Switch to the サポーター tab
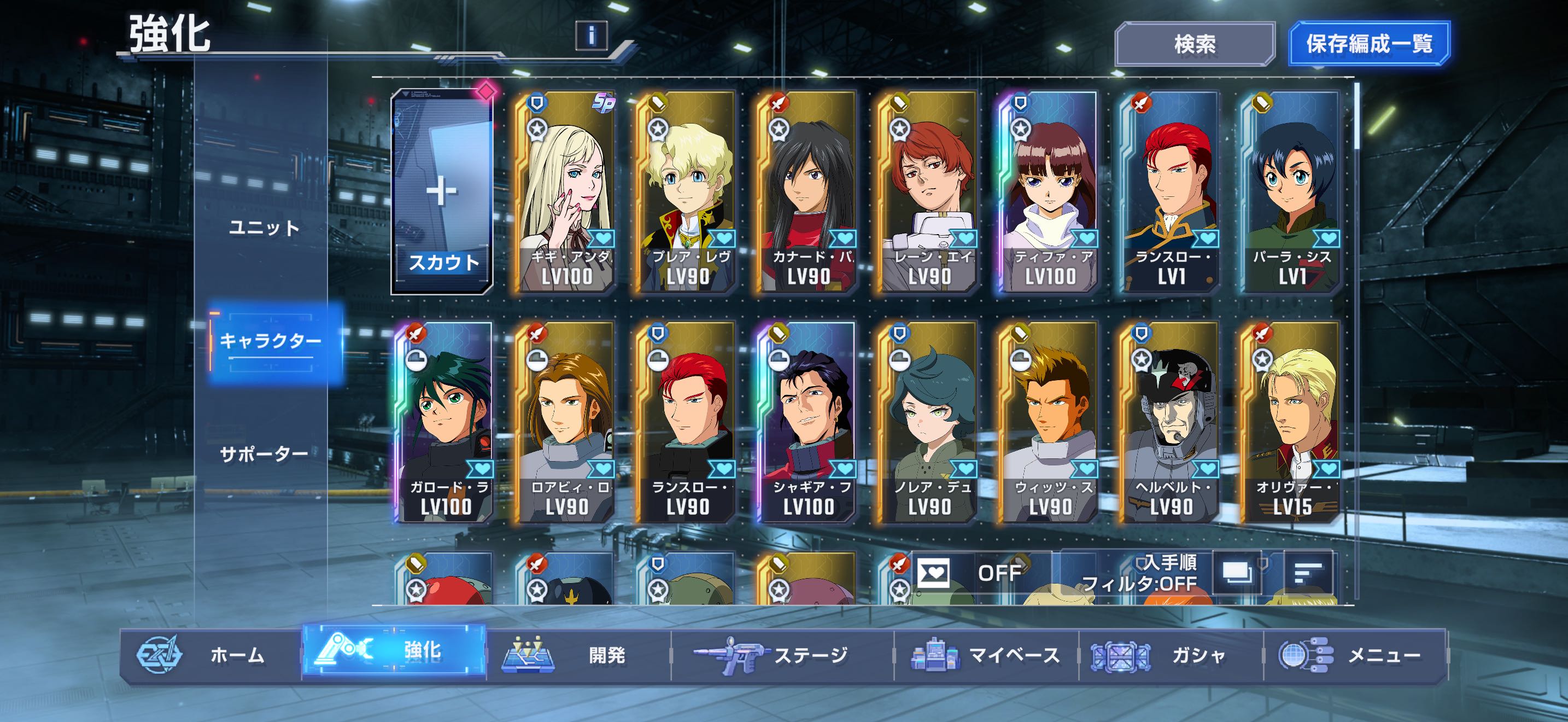1568x722 pixels. [264, 454]
